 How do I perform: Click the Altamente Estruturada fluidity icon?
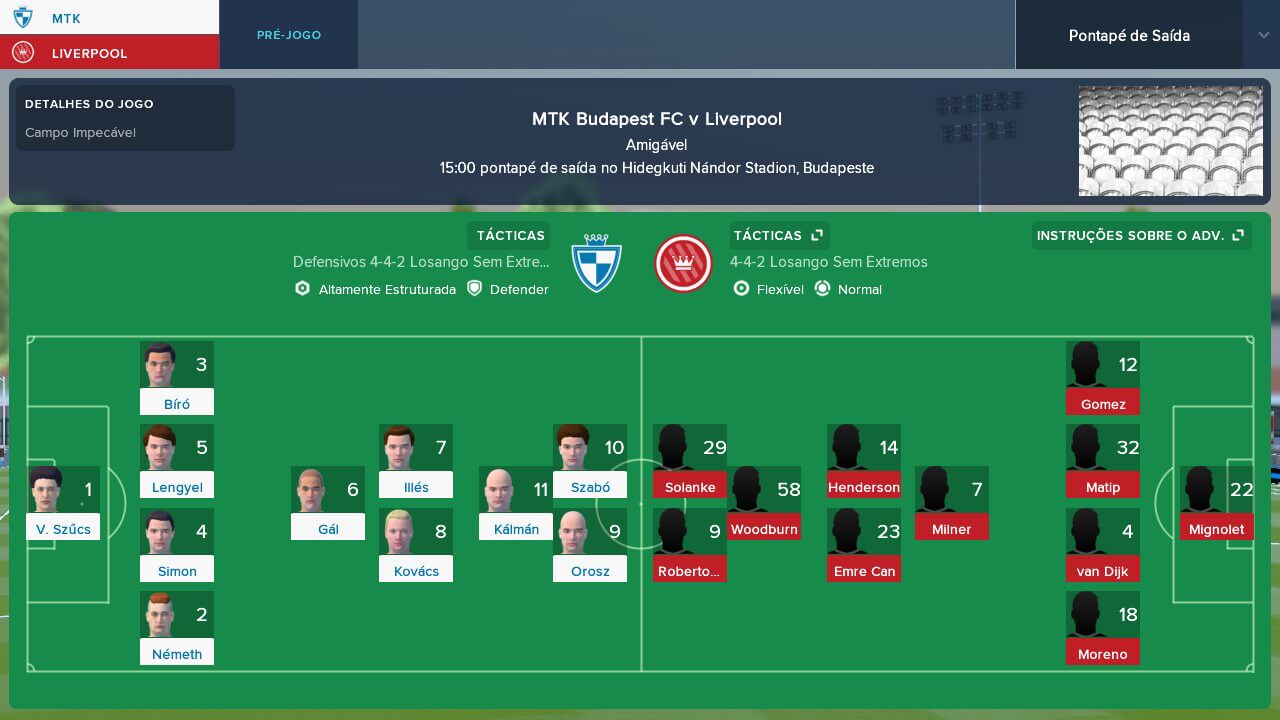(x=302, y=289)
